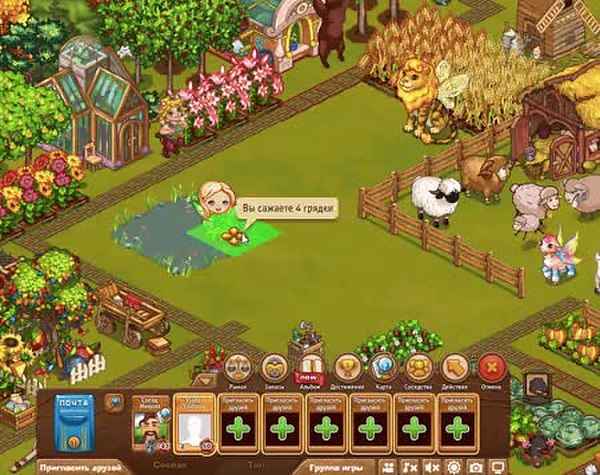Open the Соседство neighbours icon
Screen dimensions: 600x475
pos(419,368)
